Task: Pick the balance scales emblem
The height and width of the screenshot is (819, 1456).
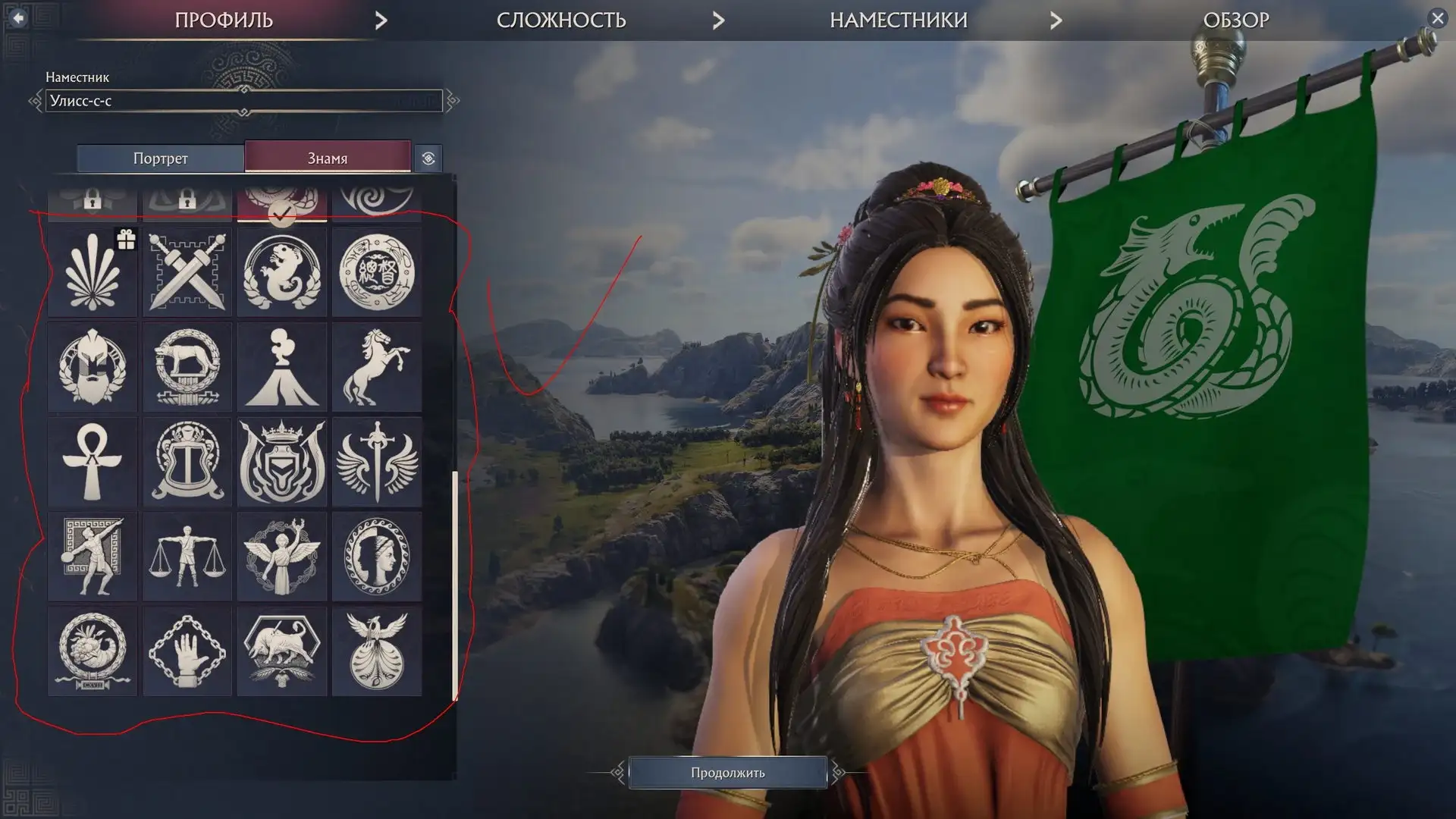Action: (187, 557)
